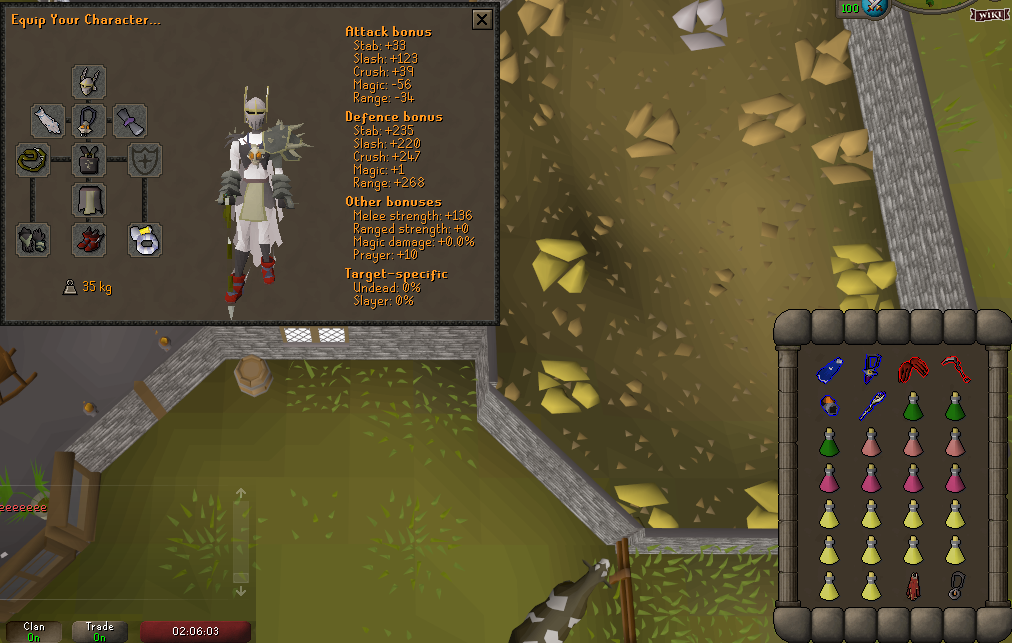Select the grey amulet in inventory
1012x643 pixels.
tap(954, 584)
